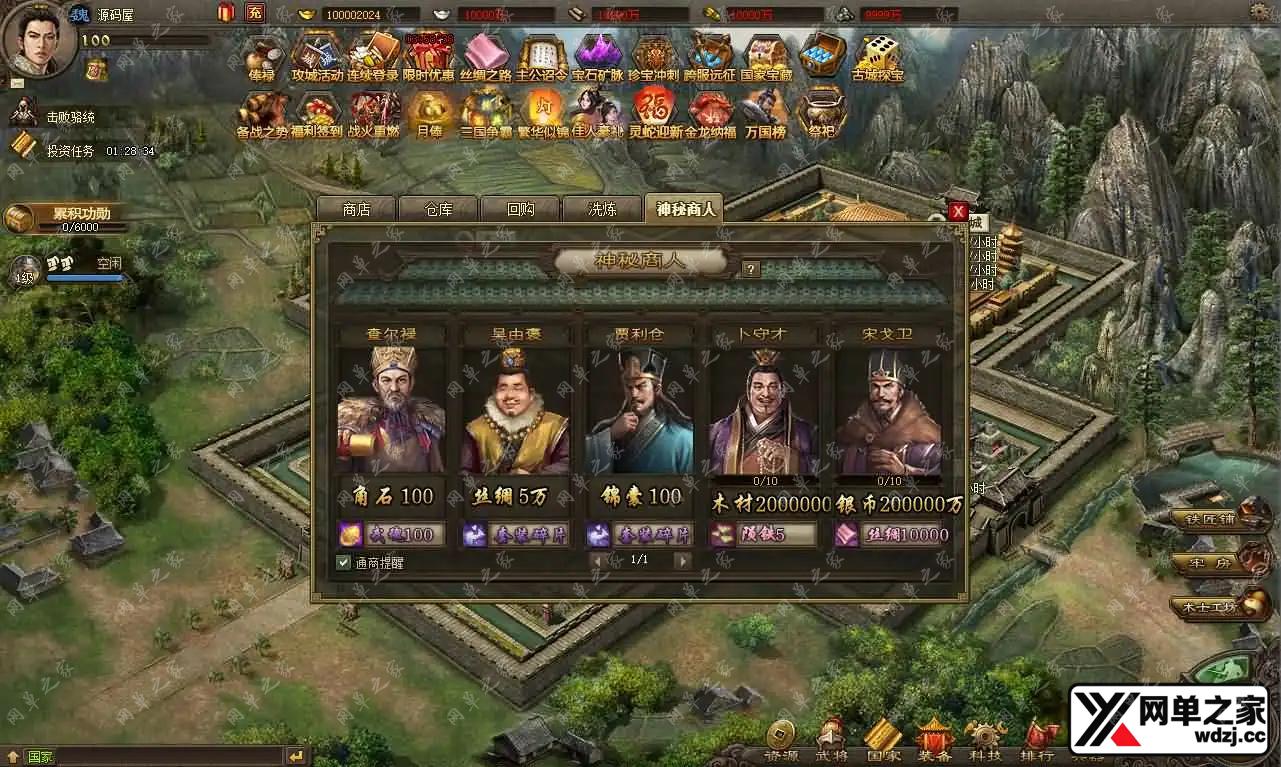Toggle the 通商提醒 trade reminder checkbox

(343, 562)
